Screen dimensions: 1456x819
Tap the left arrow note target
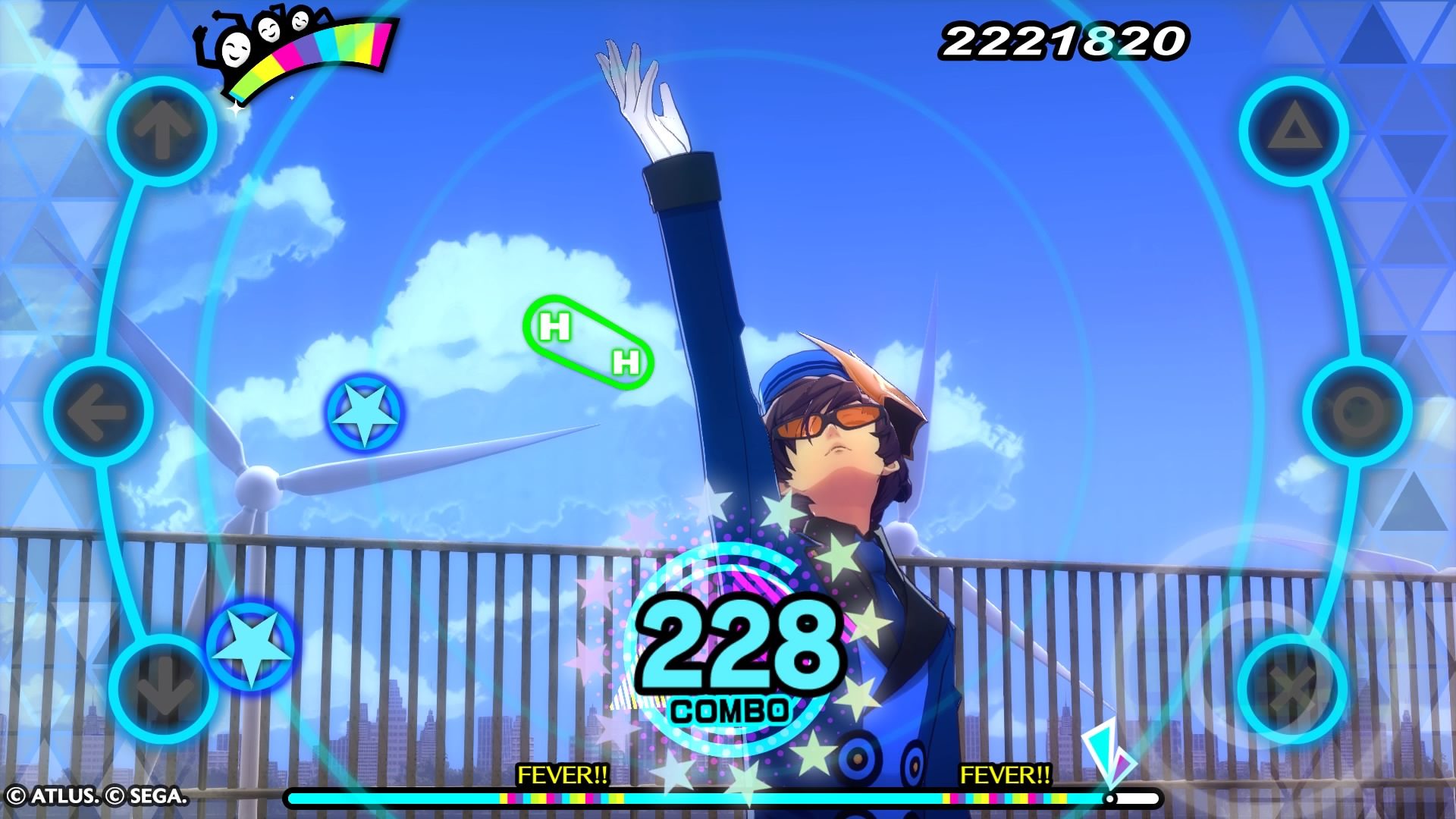[x=98, y=412]
